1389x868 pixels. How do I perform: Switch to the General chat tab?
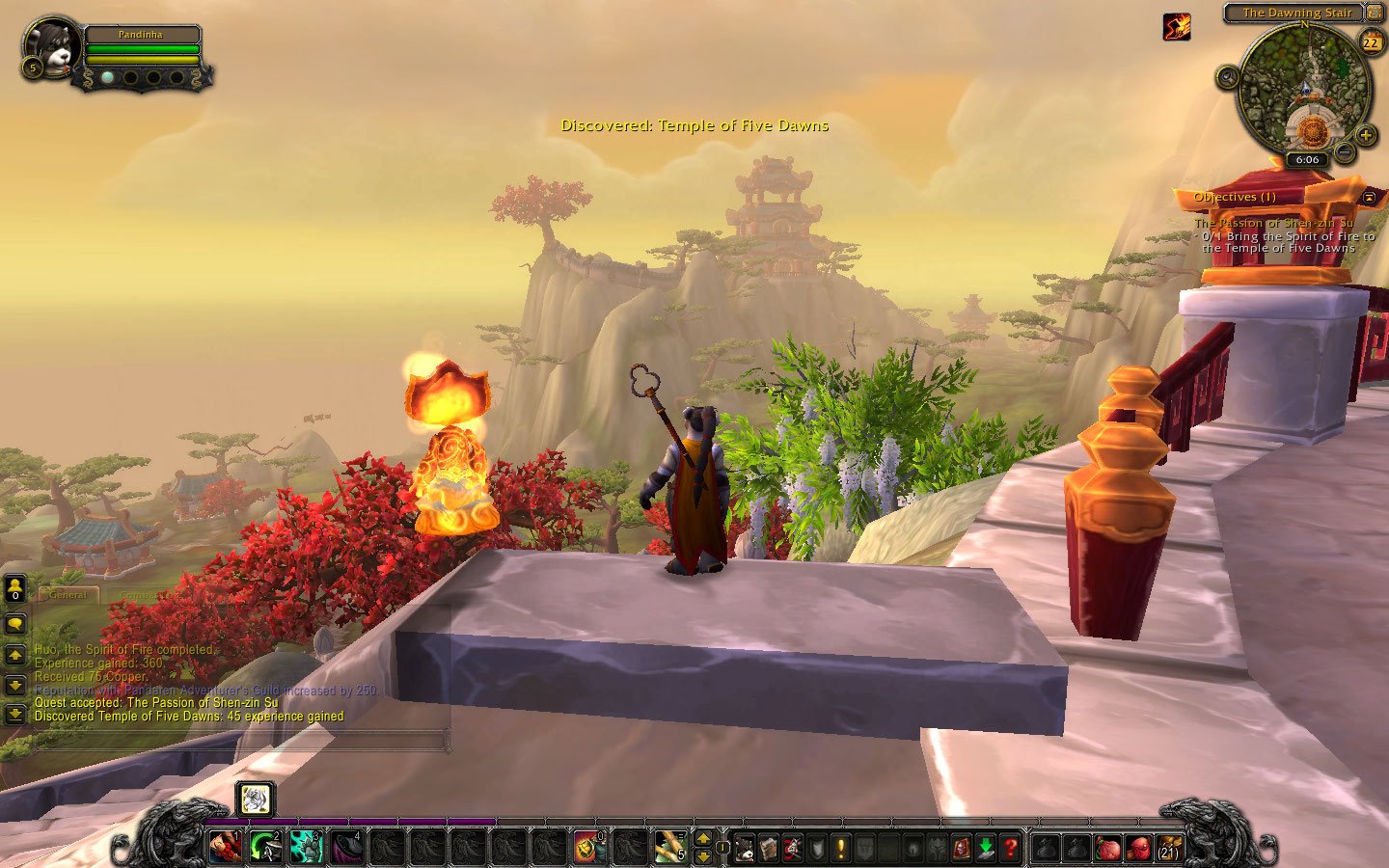pyautogui.click(x=68, y=595)
